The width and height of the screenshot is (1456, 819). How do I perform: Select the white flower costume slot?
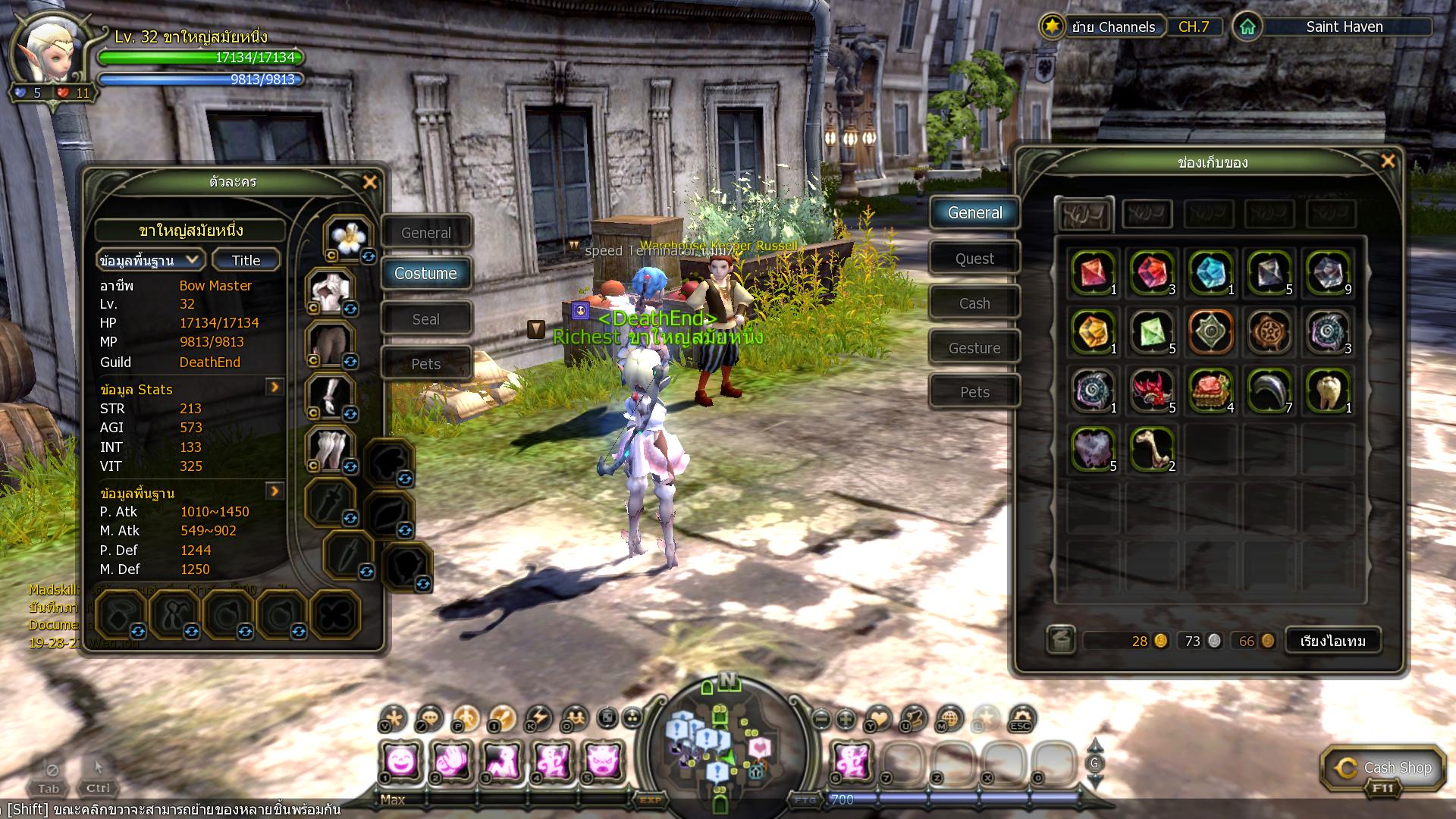348,238
